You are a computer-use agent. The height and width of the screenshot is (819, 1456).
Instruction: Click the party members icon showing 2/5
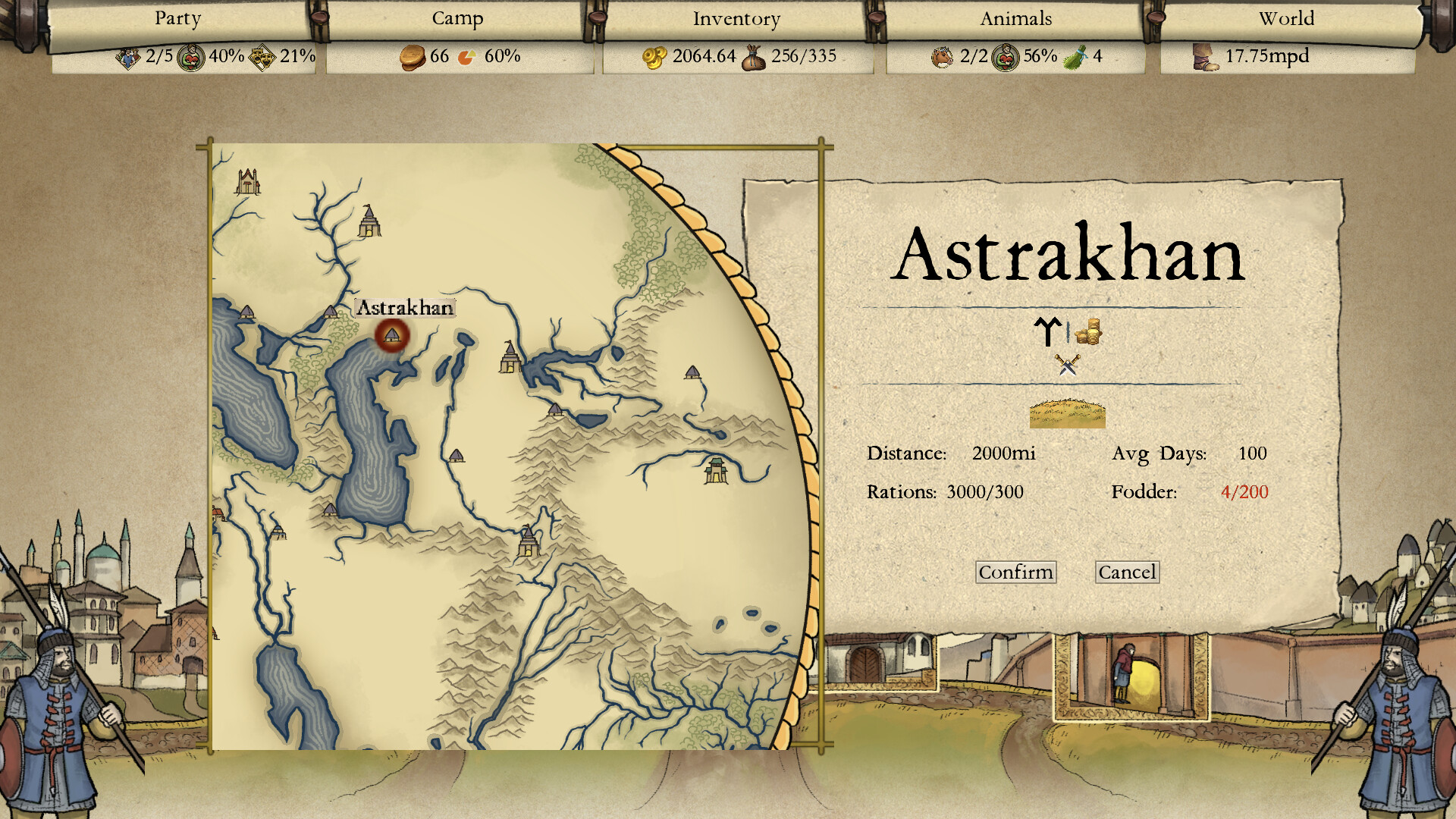coord(130,56)
